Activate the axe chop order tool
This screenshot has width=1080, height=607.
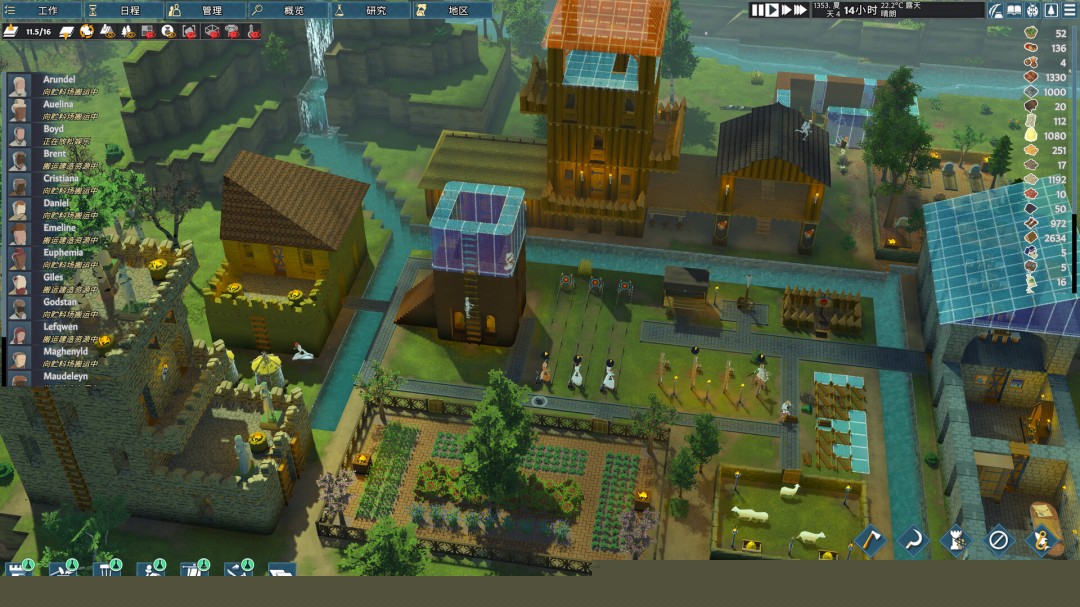pyautogui.click(x=868, y=541)
